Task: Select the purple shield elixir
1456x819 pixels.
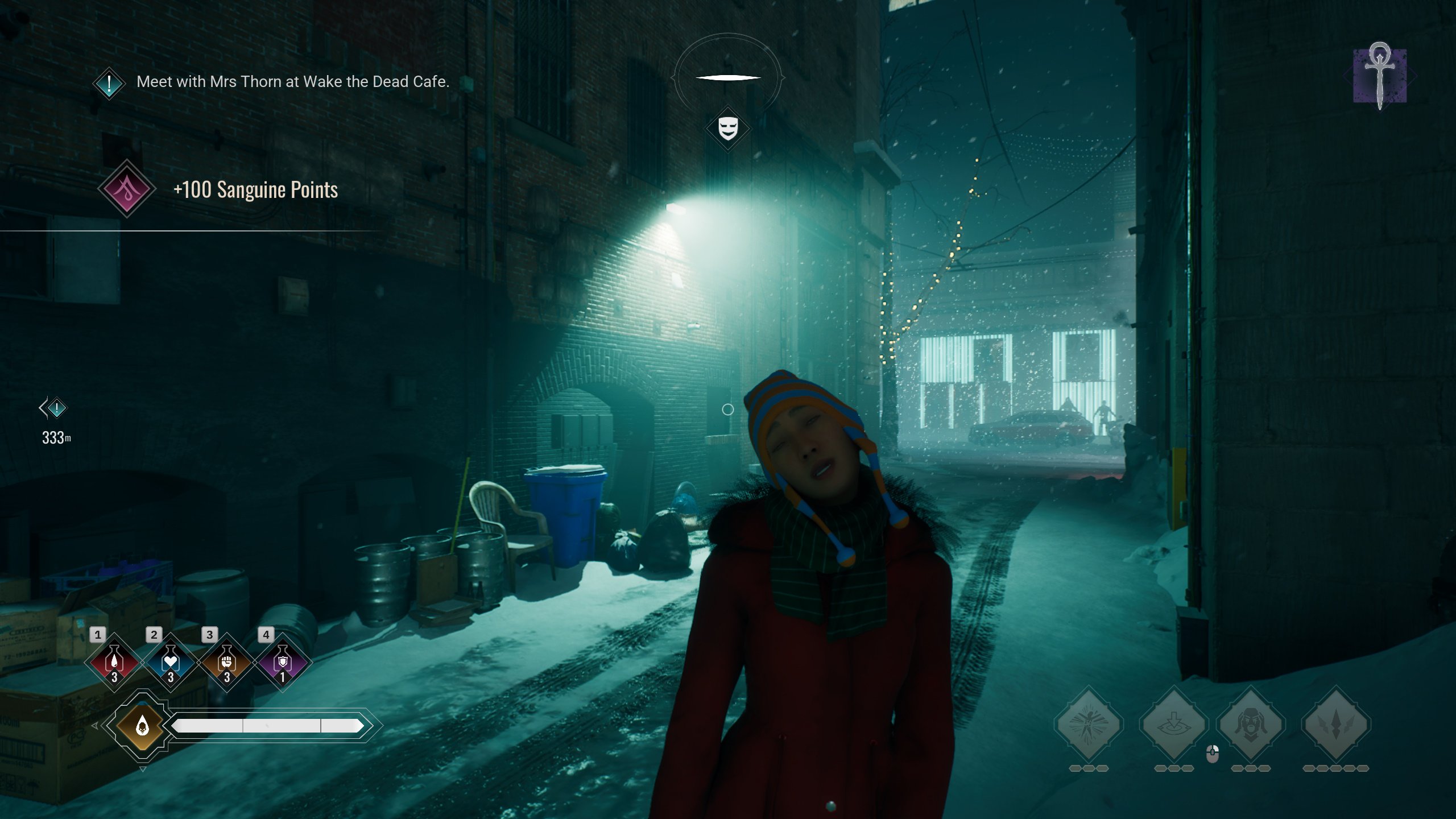Action: coord(283,662)
